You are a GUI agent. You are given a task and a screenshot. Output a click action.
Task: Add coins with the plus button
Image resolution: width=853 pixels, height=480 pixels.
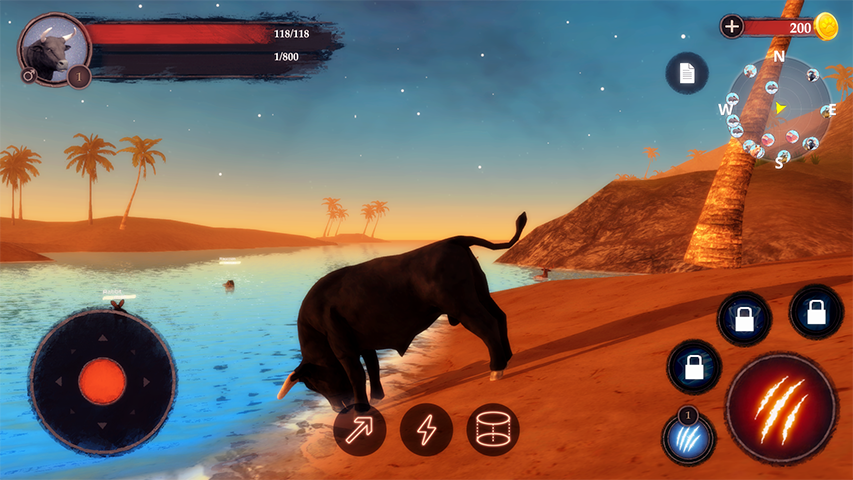pos(732,27)
